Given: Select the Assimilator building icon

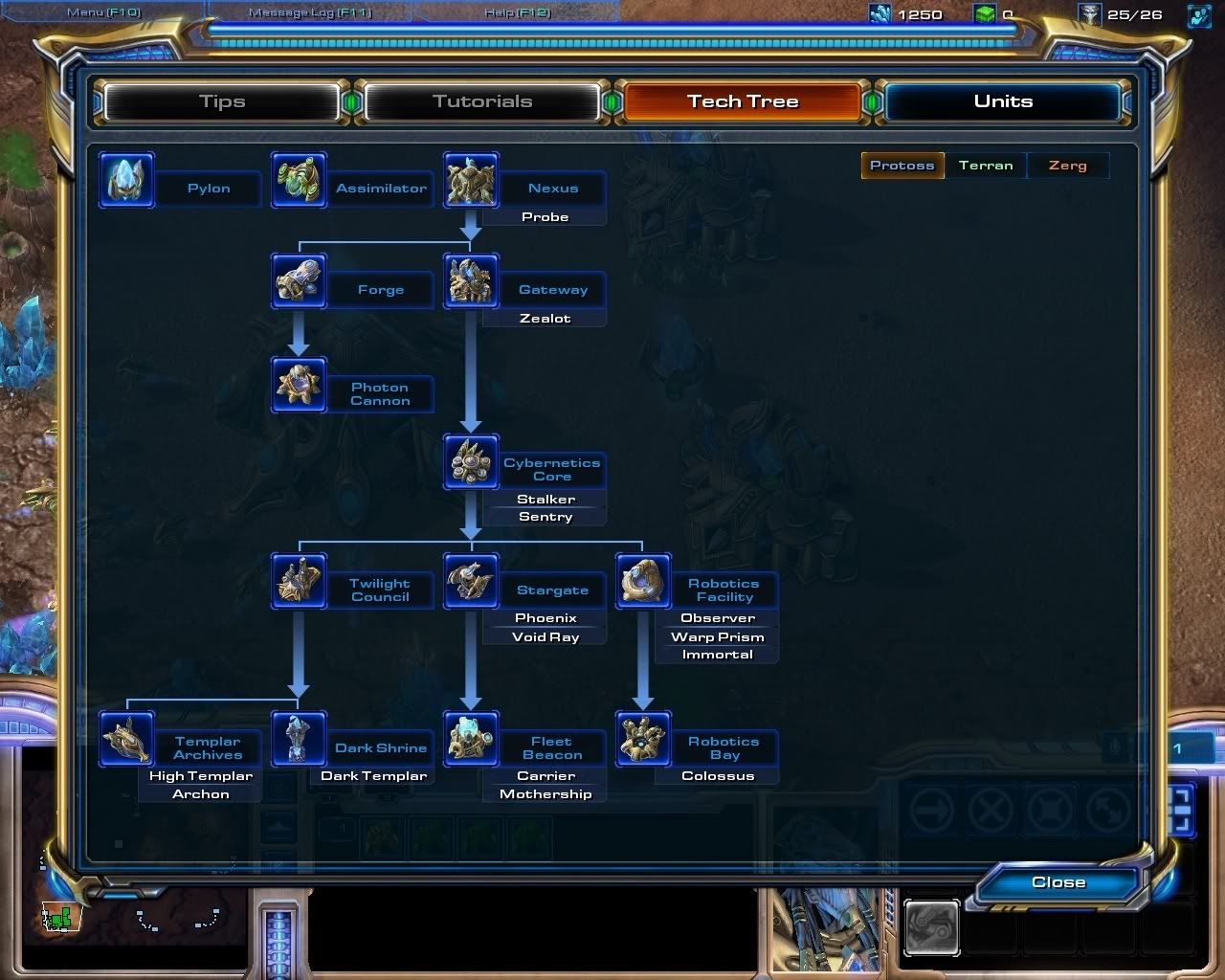Looking at the screenshot, I should [300, 180].
